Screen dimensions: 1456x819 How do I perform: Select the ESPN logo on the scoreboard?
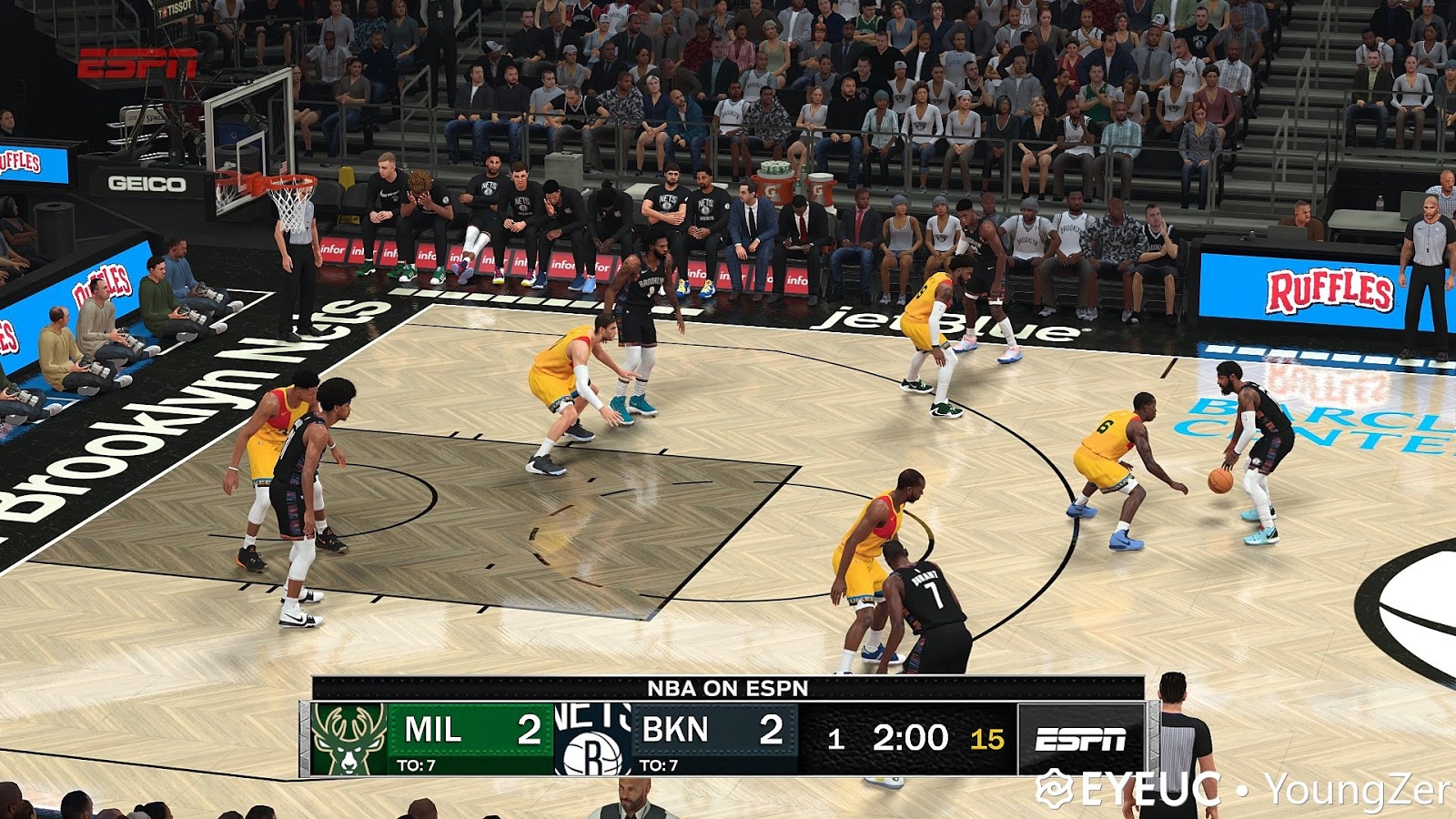tap(1082, 738)
